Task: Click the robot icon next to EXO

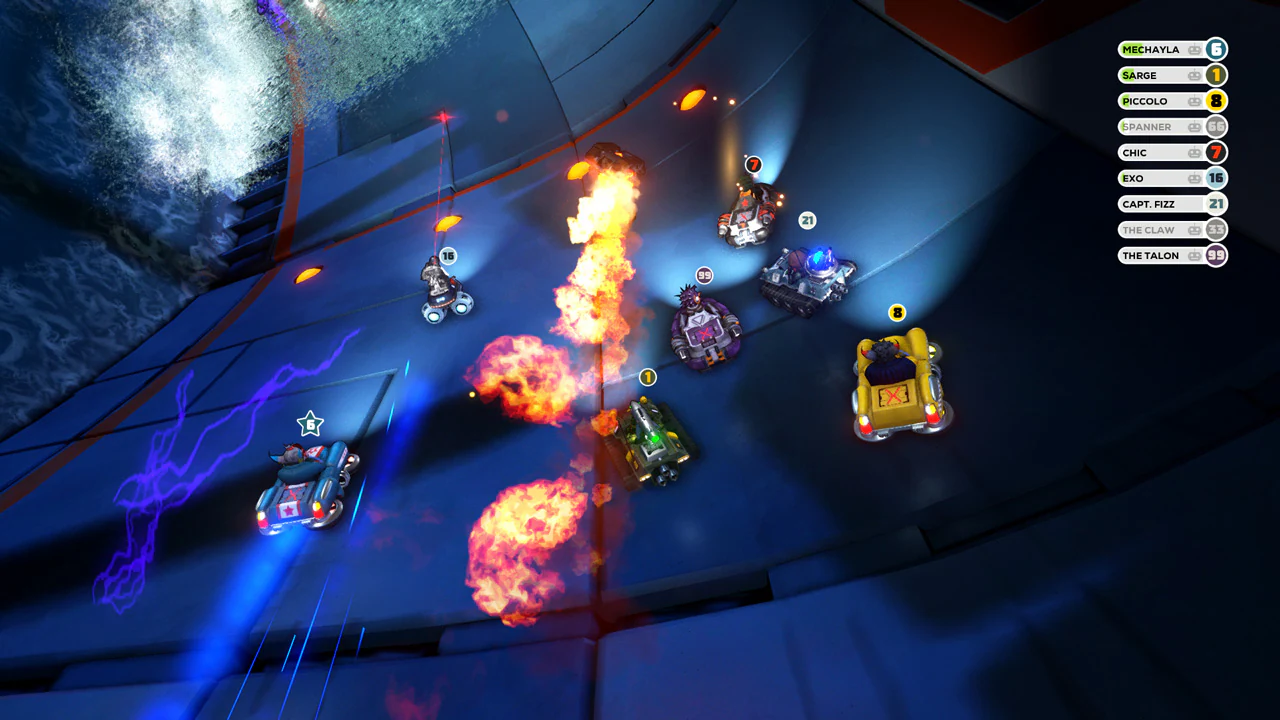Action: pyautogui.click(x=1194, y=178)
